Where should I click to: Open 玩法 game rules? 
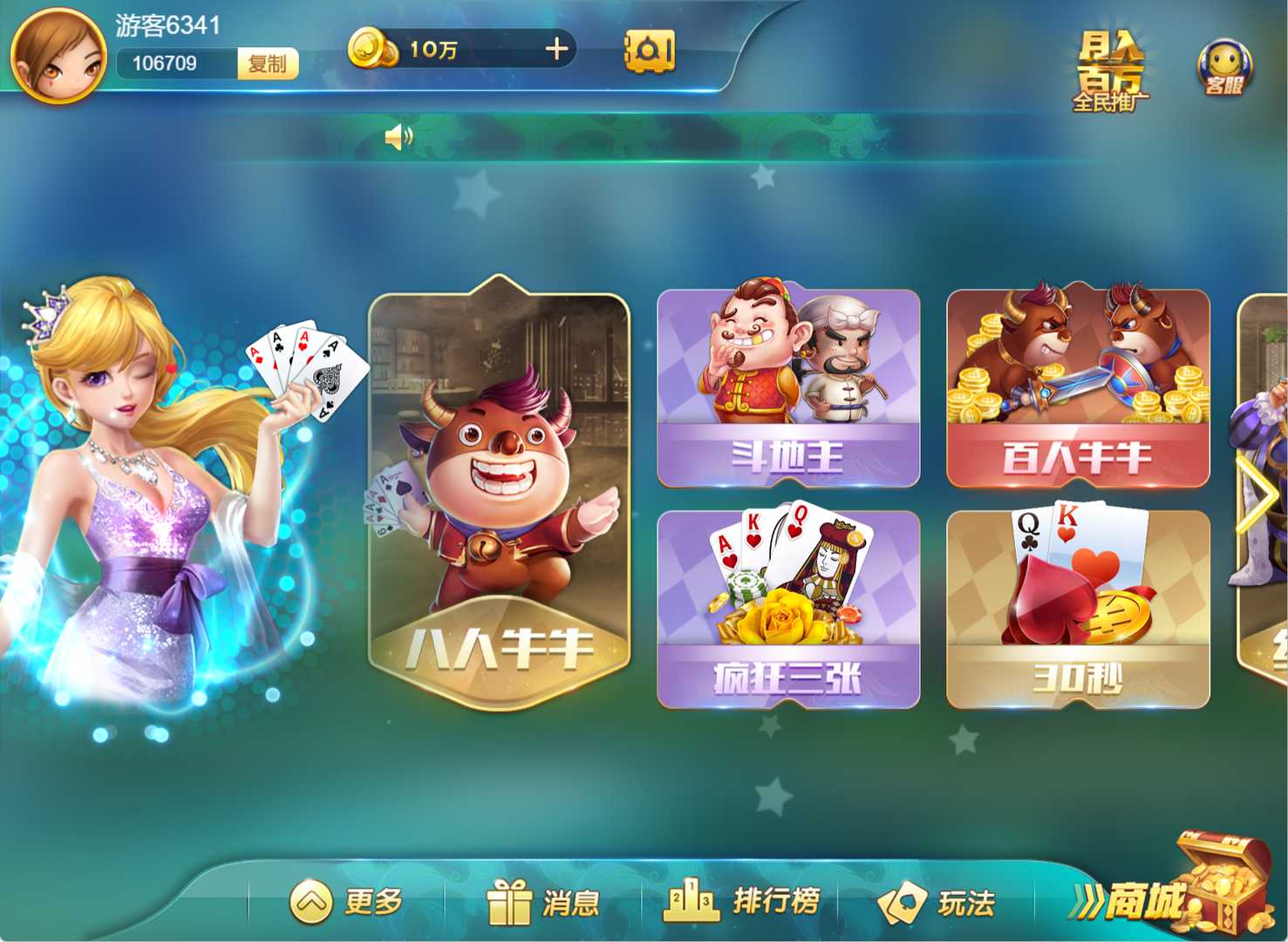click(937, 901)
